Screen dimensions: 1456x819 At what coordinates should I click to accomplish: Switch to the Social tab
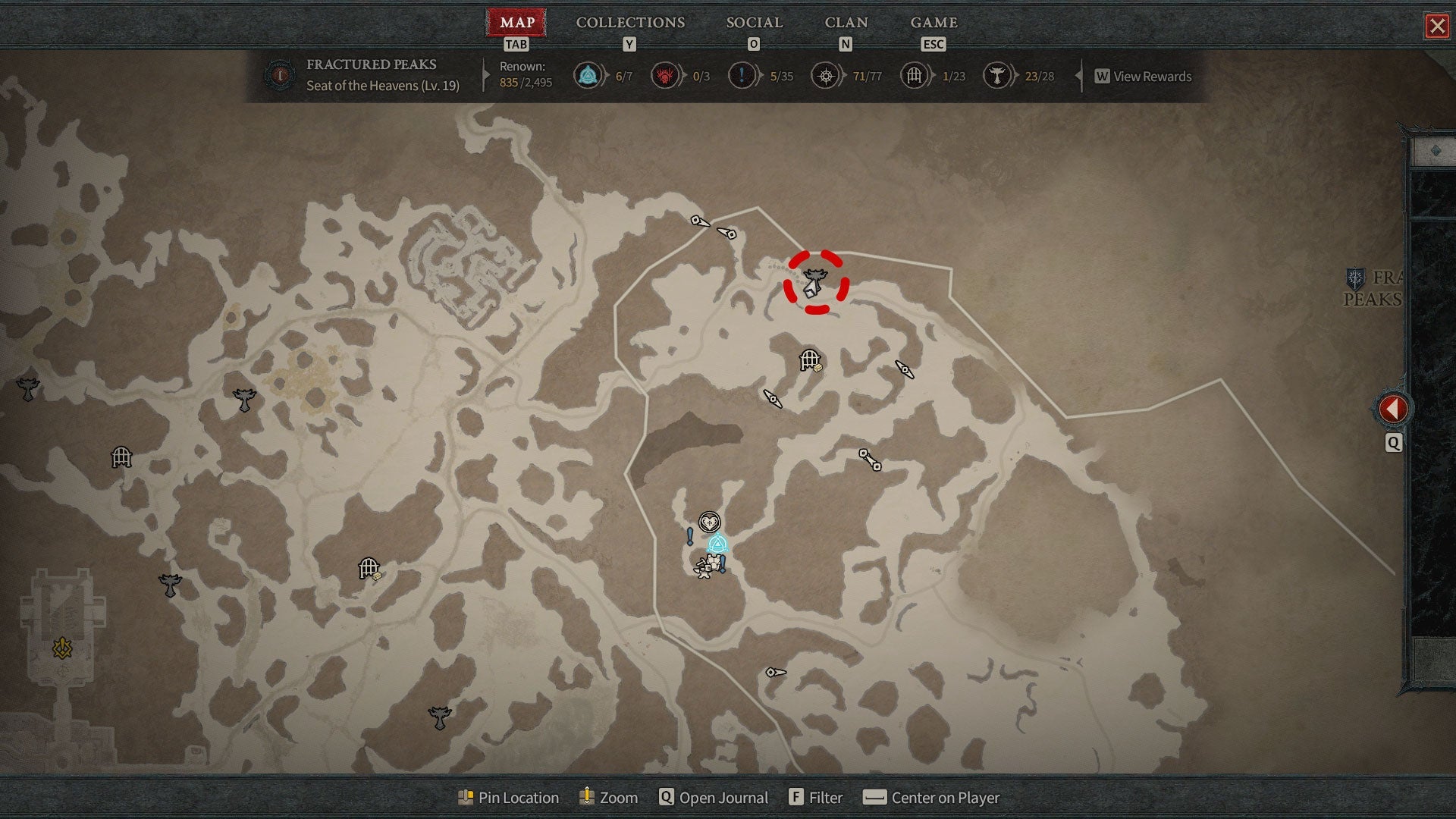(x=754, y=23)
